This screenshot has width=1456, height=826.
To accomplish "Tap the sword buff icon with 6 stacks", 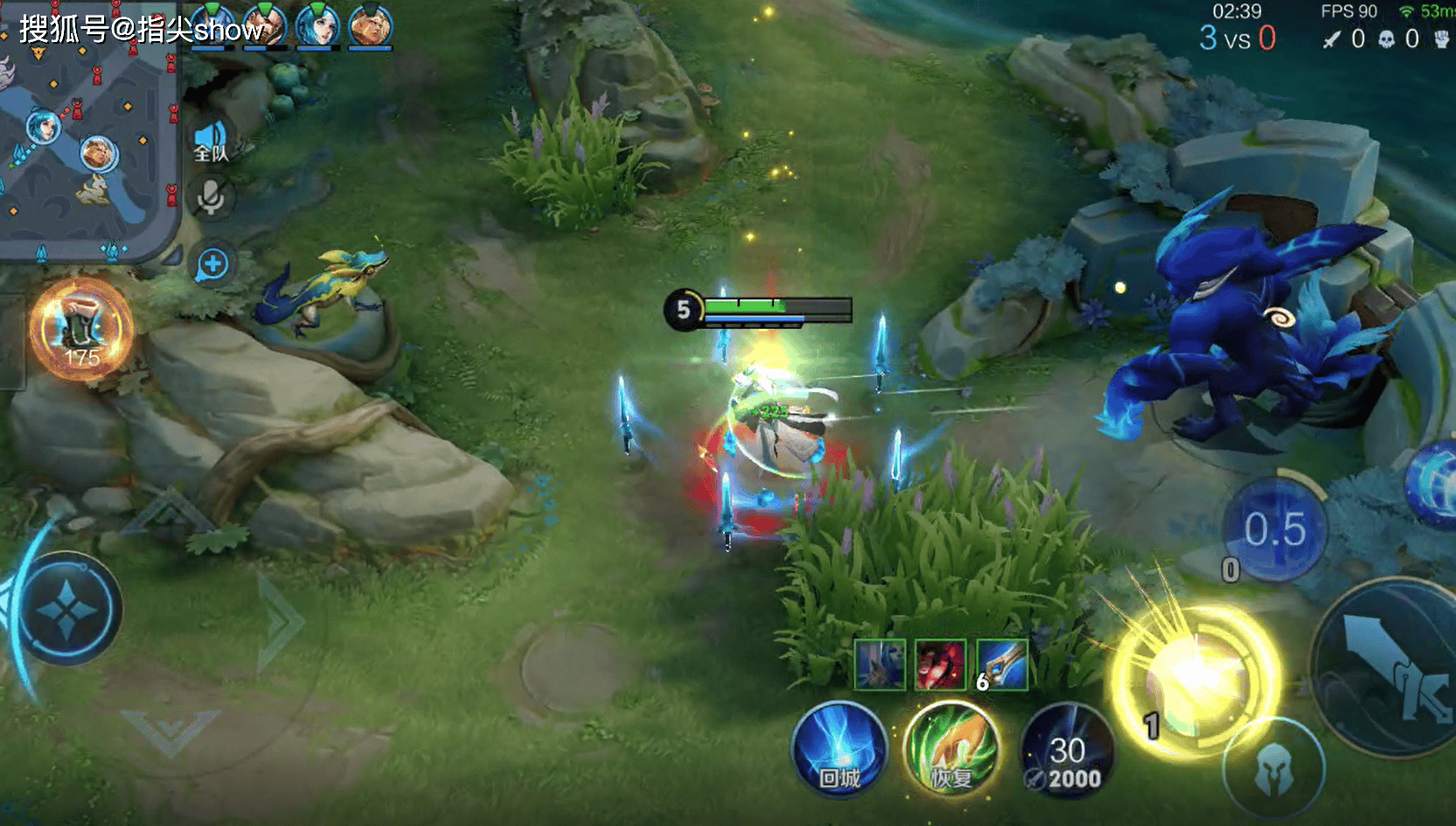I will (x=1002, y=664).
